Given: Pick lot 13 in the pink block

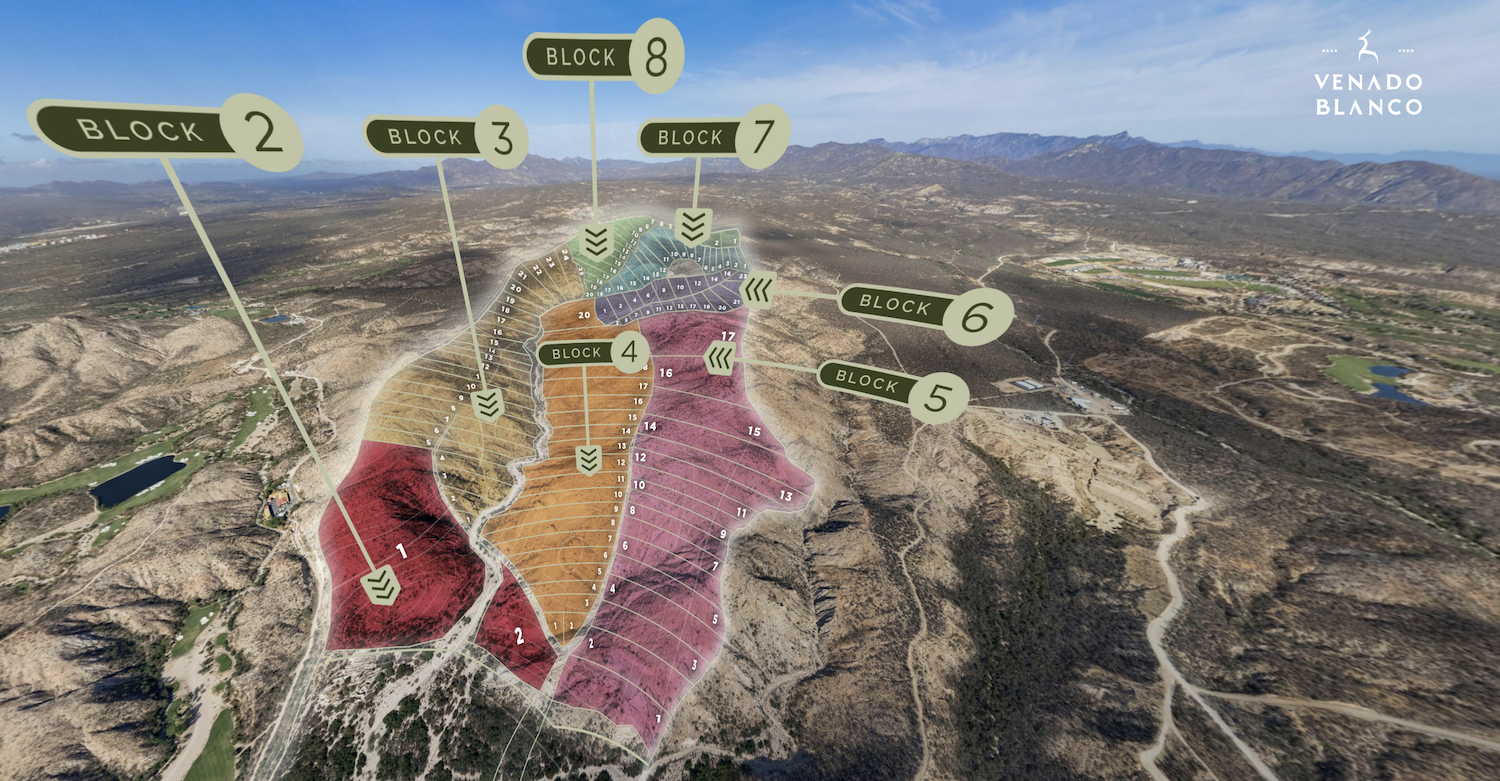Looking at the screenshot, I should pyautogui.click(x=785, y=496).
